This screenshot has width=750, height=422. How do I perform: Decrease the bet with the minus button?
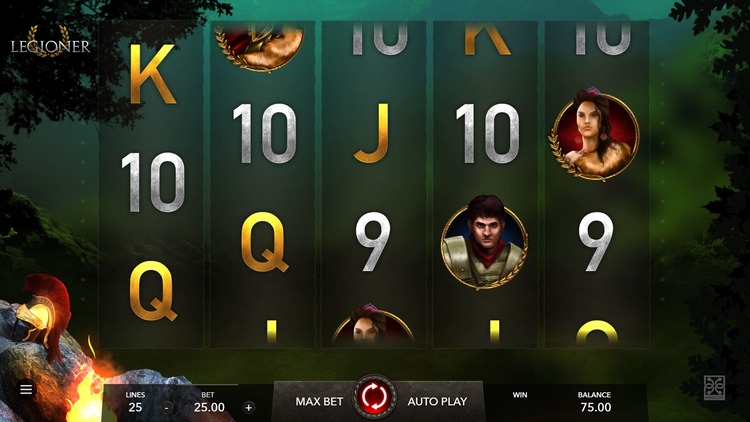point(166,407)
